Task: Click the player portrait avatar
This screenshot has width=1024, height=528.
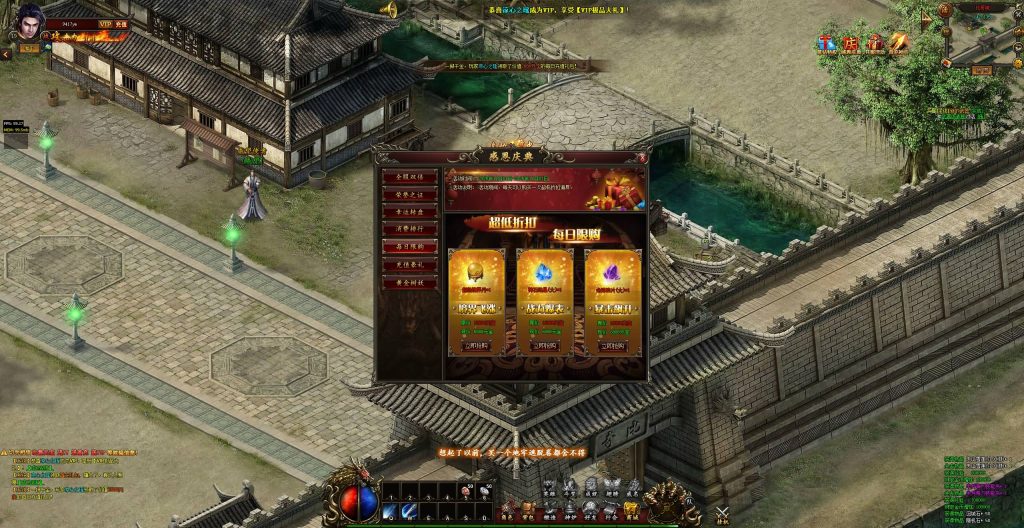Action: point(28,22)
